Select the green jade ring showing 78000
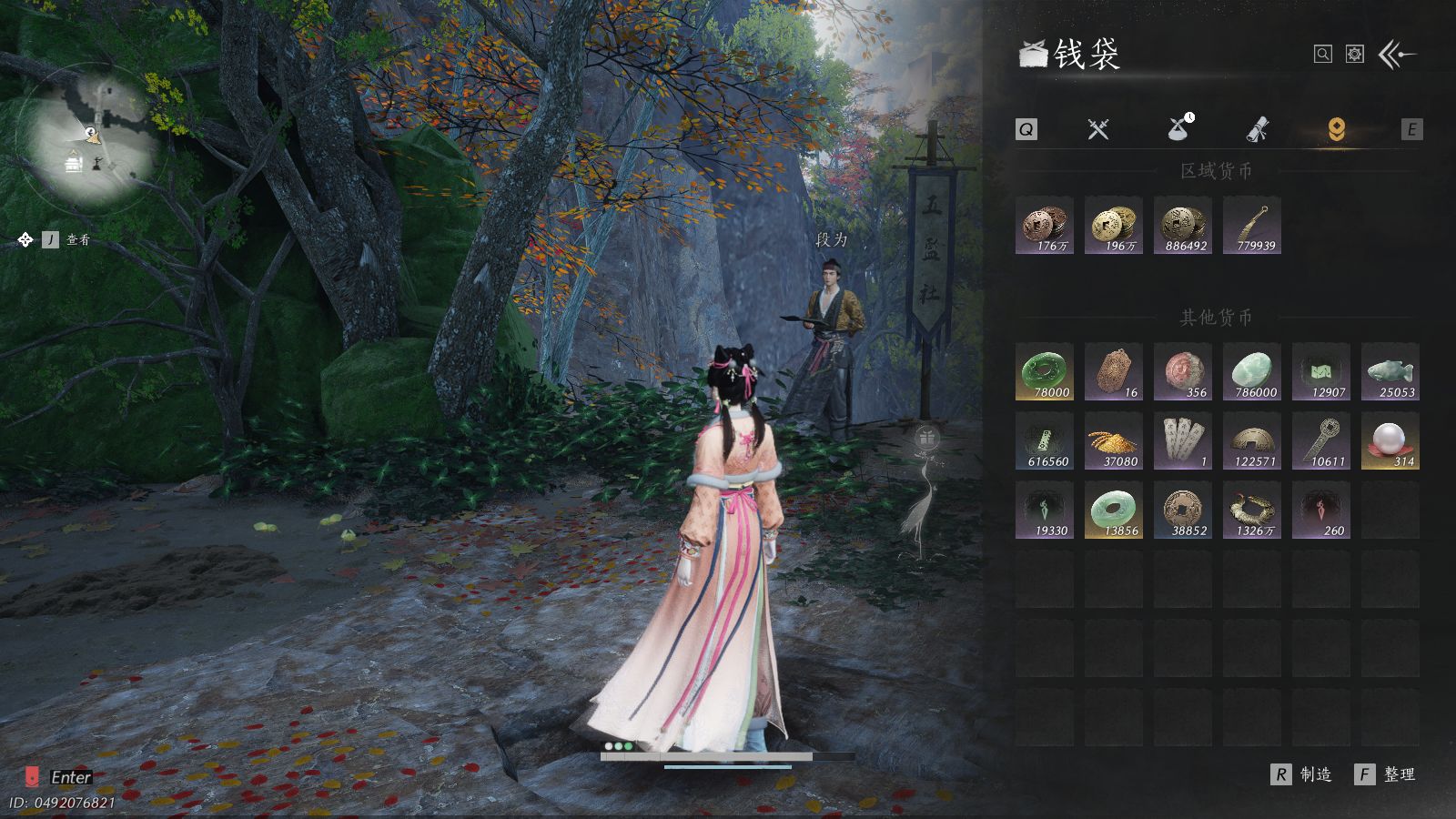The height and width of the screenshot is (819, 1456). coord(1045,371)
